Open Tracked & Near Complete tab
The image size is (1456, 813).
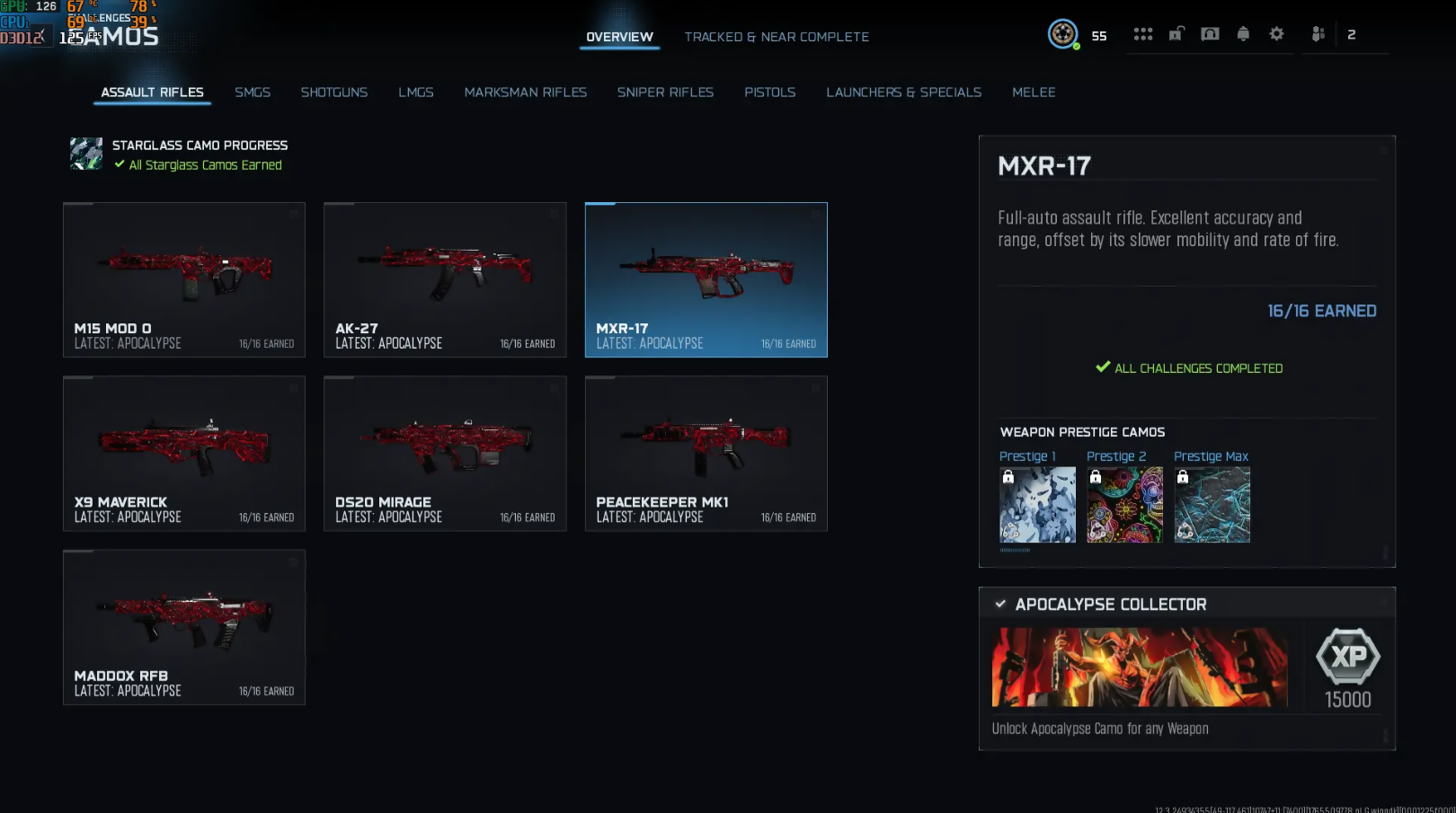coord(777,37)
